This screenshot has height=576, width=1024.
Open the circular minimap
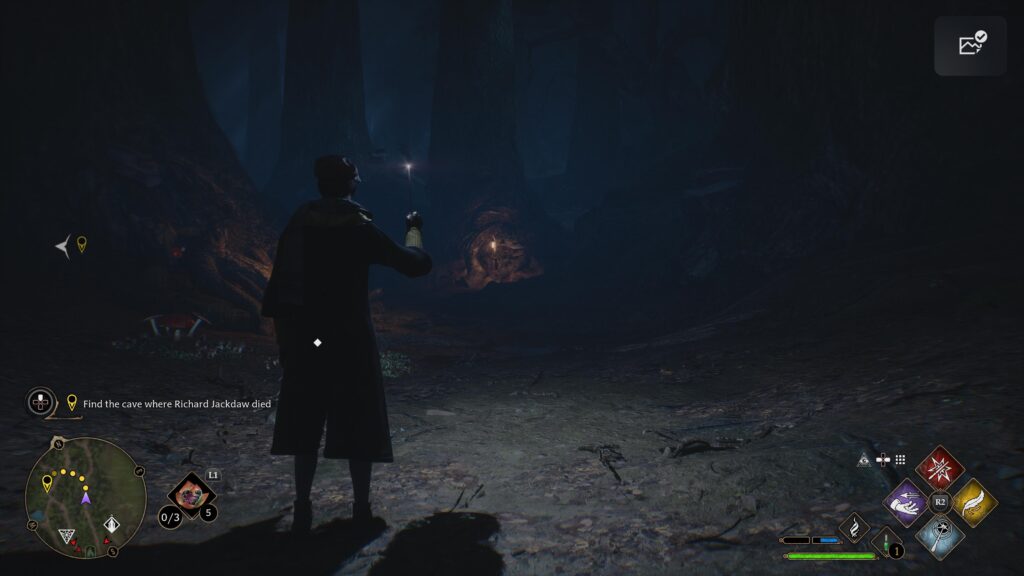85,497
